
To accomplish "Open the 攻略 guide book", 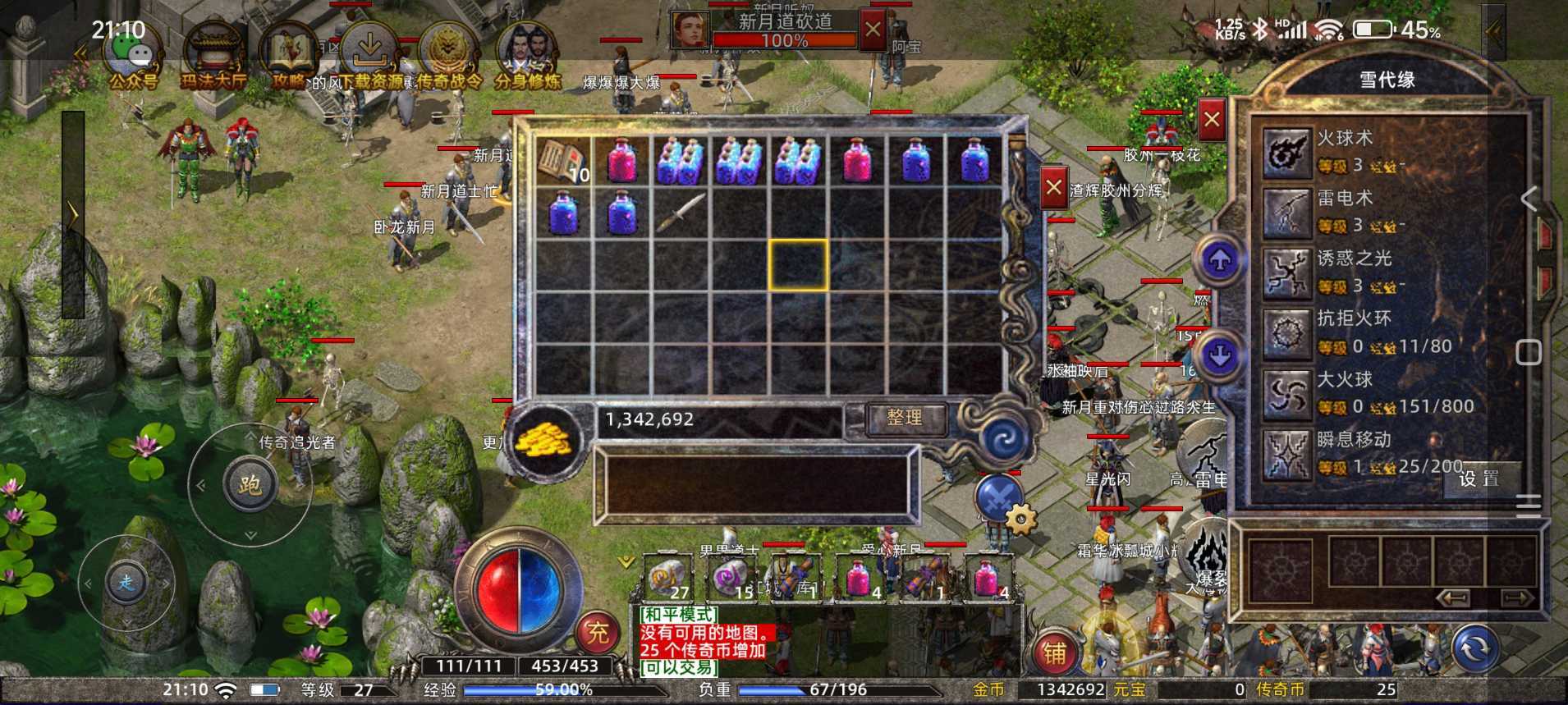I will pos(289,56).
